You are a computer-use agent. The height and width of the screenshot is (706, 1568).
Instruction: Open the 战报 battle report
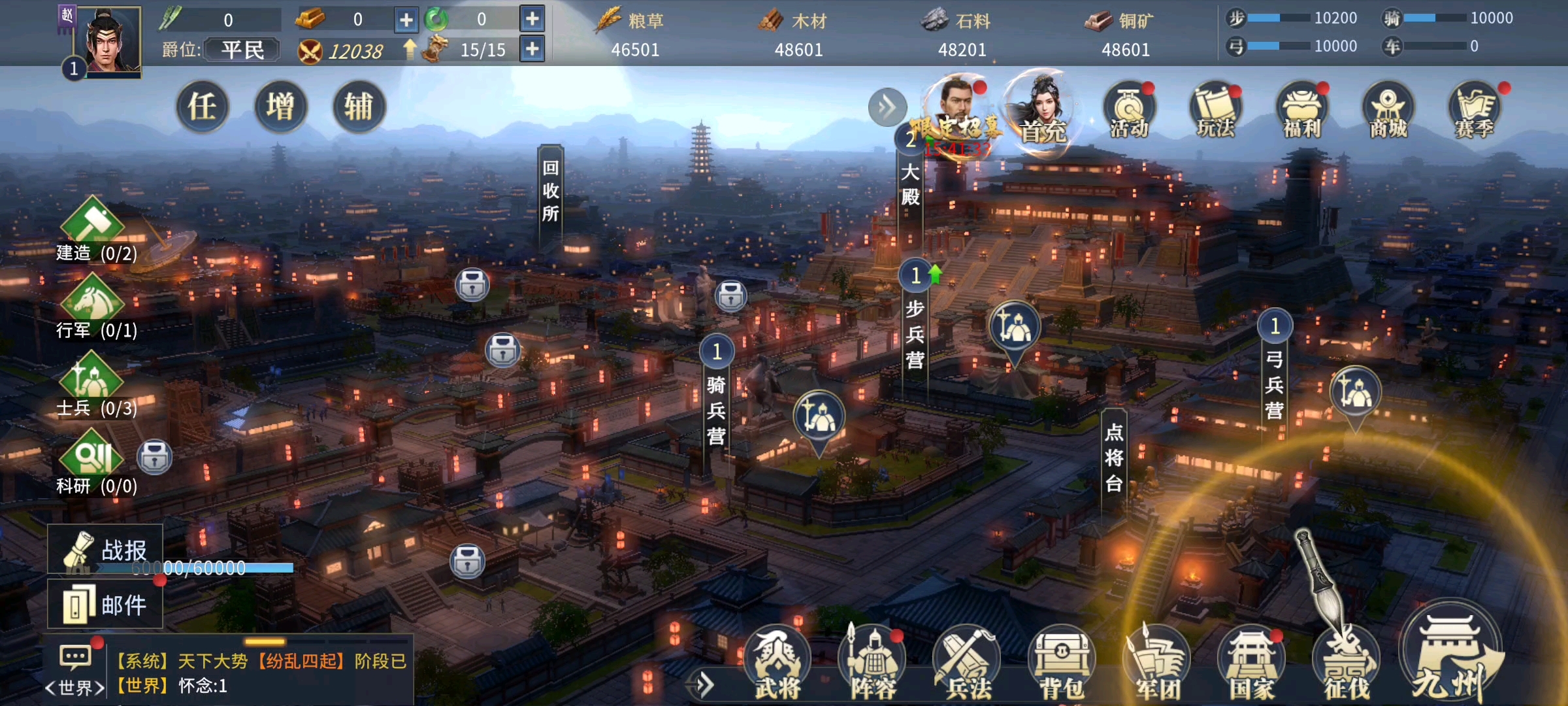[106, 550]
